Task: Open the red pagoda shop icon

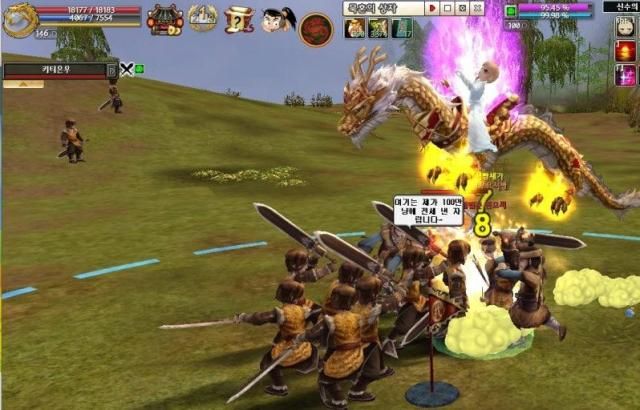Action: point(163,18)
